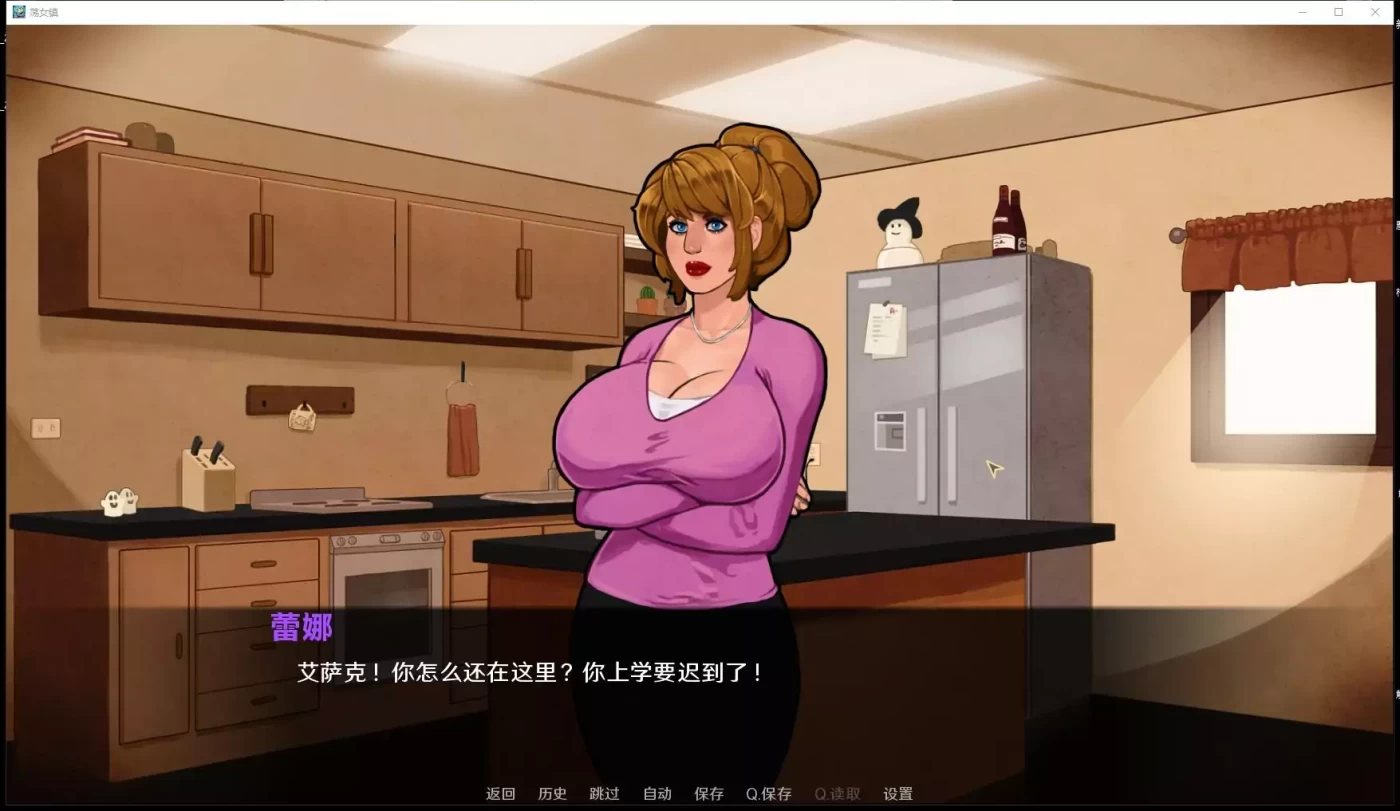Viewport: 1400px width, 811px height.
Task: Click the sliver of window at right edge
Action: tap(1396, 400)
